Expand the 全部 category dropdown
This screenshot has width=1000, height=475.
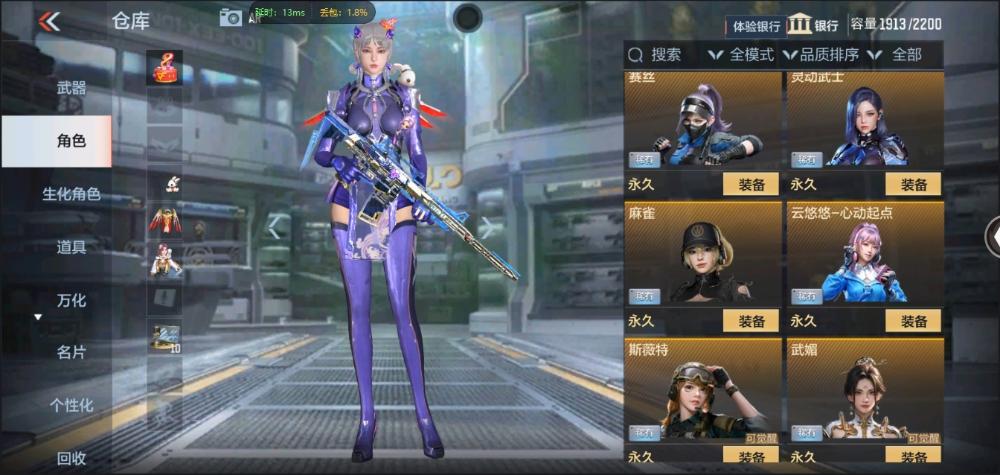(897, 55)
